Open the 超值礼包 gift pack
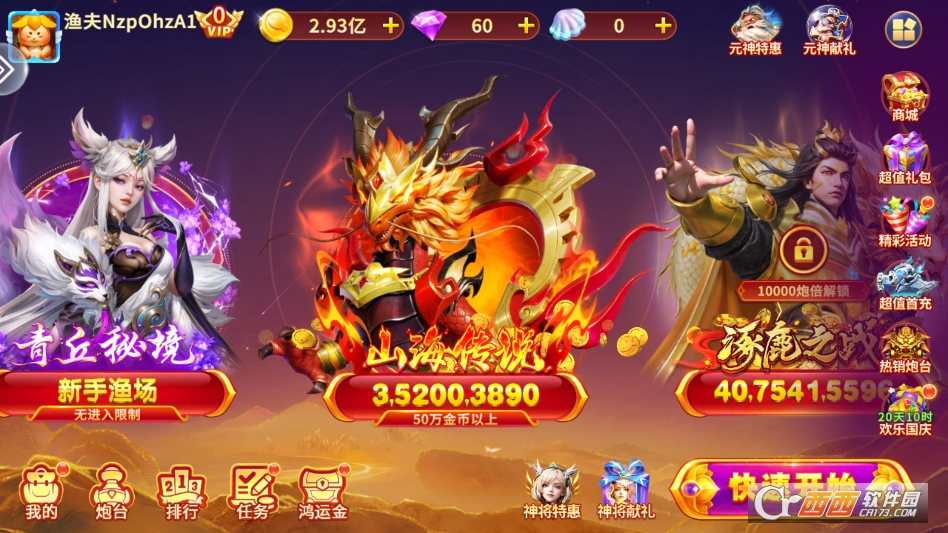 pos(905,160)
